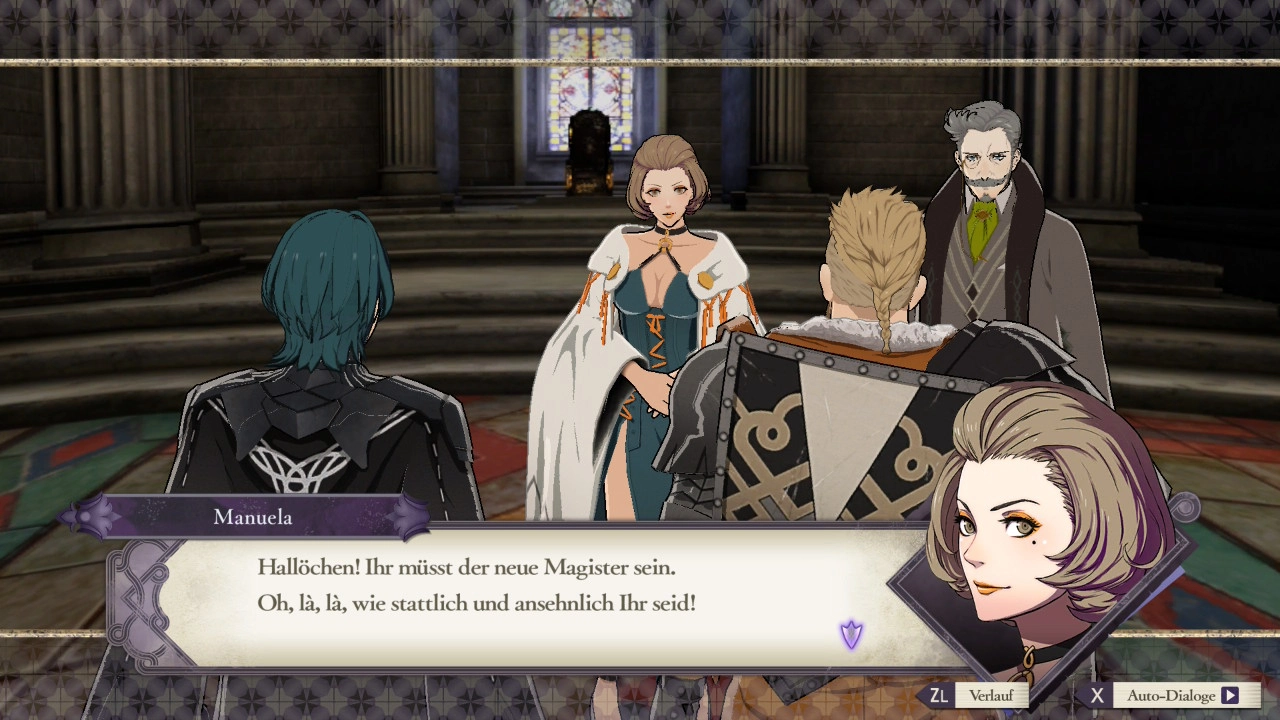Advance dialogue with the purple arrow indicator
The height and width of the screenshot is (720, 1280).
(851, 634)
